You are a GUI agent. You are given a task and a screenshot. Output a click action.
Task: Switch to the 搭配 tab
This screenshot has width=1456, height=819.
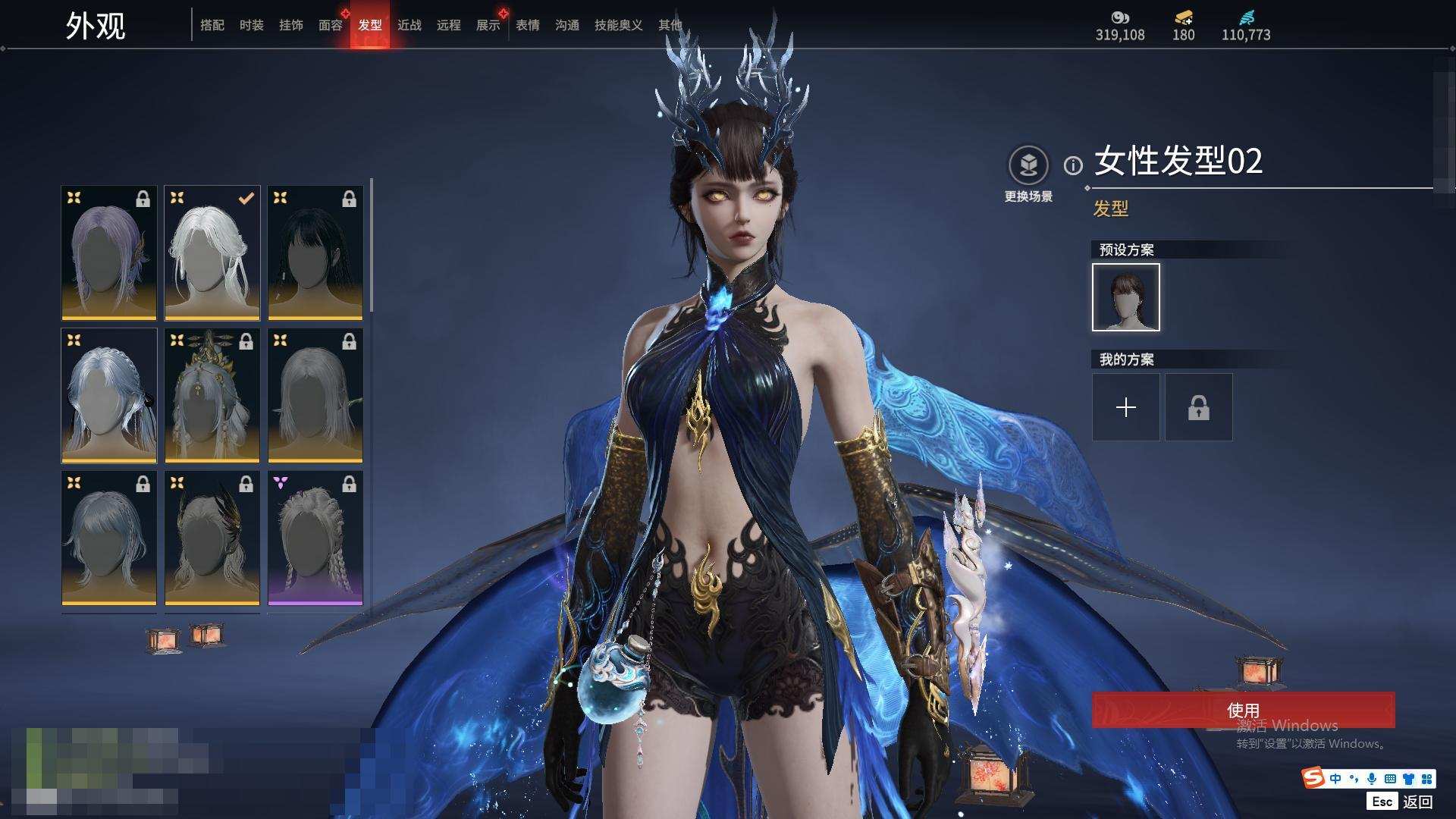coord(212,25)
